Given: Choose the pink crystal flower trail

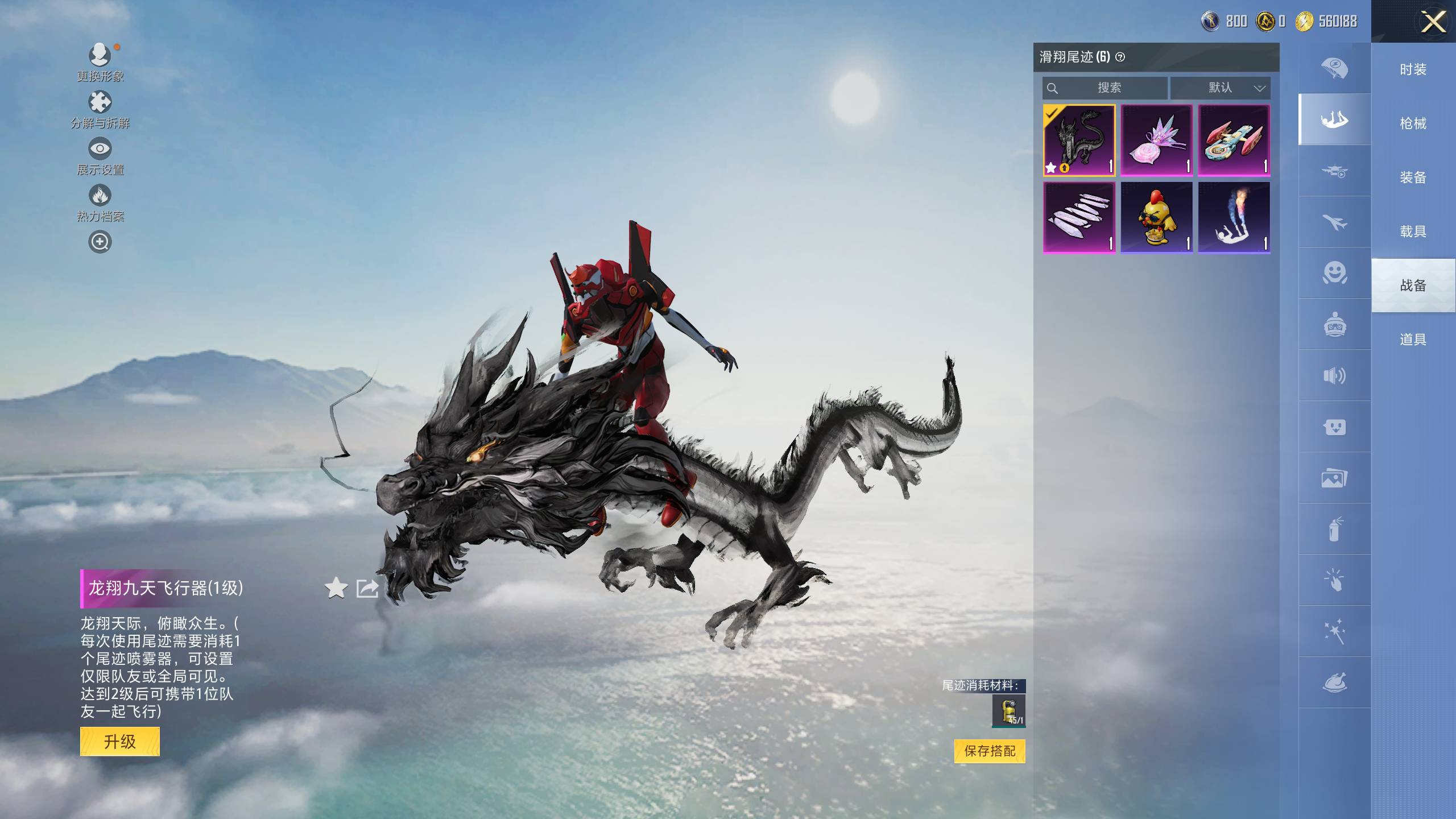Looking at the screenshot, I should pyautogui.click(x=1156, y=140).
